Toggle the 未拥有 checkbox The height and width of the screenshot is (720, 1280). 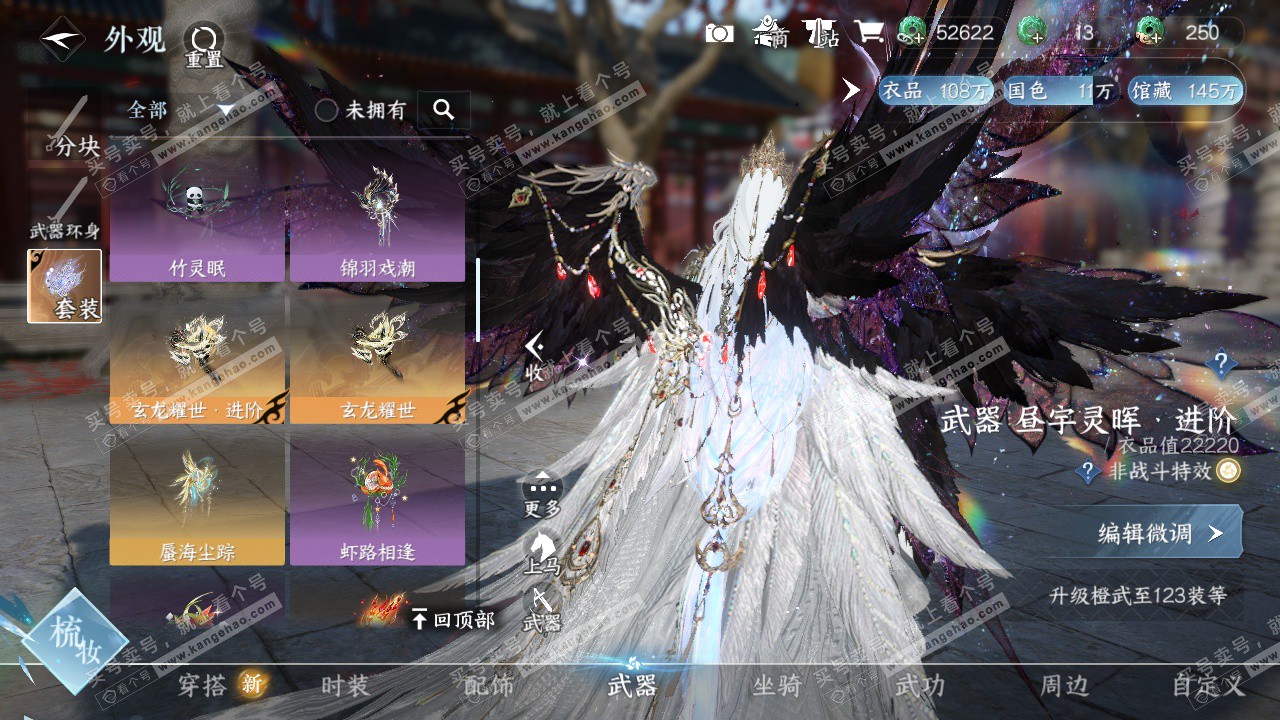[327, 110]
